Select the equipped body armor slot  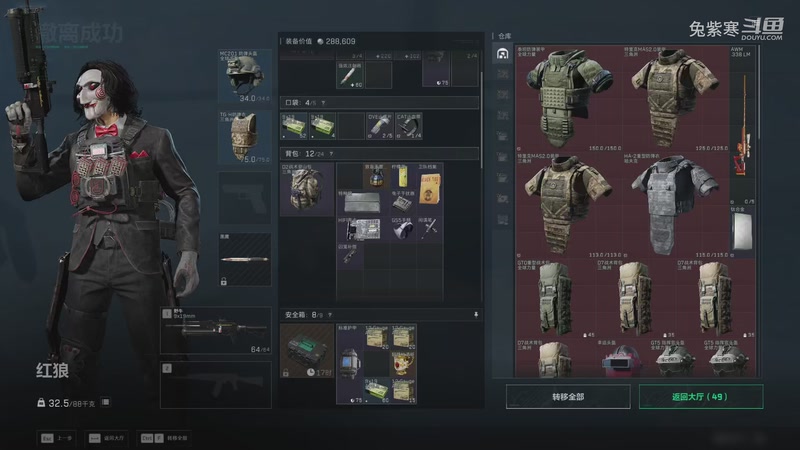243,137
